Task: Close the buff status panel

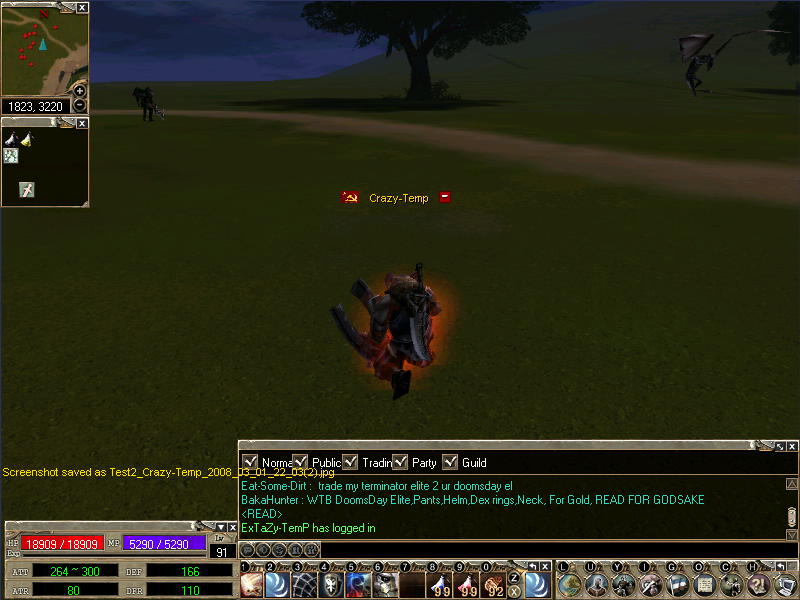Action: point(82,123)
